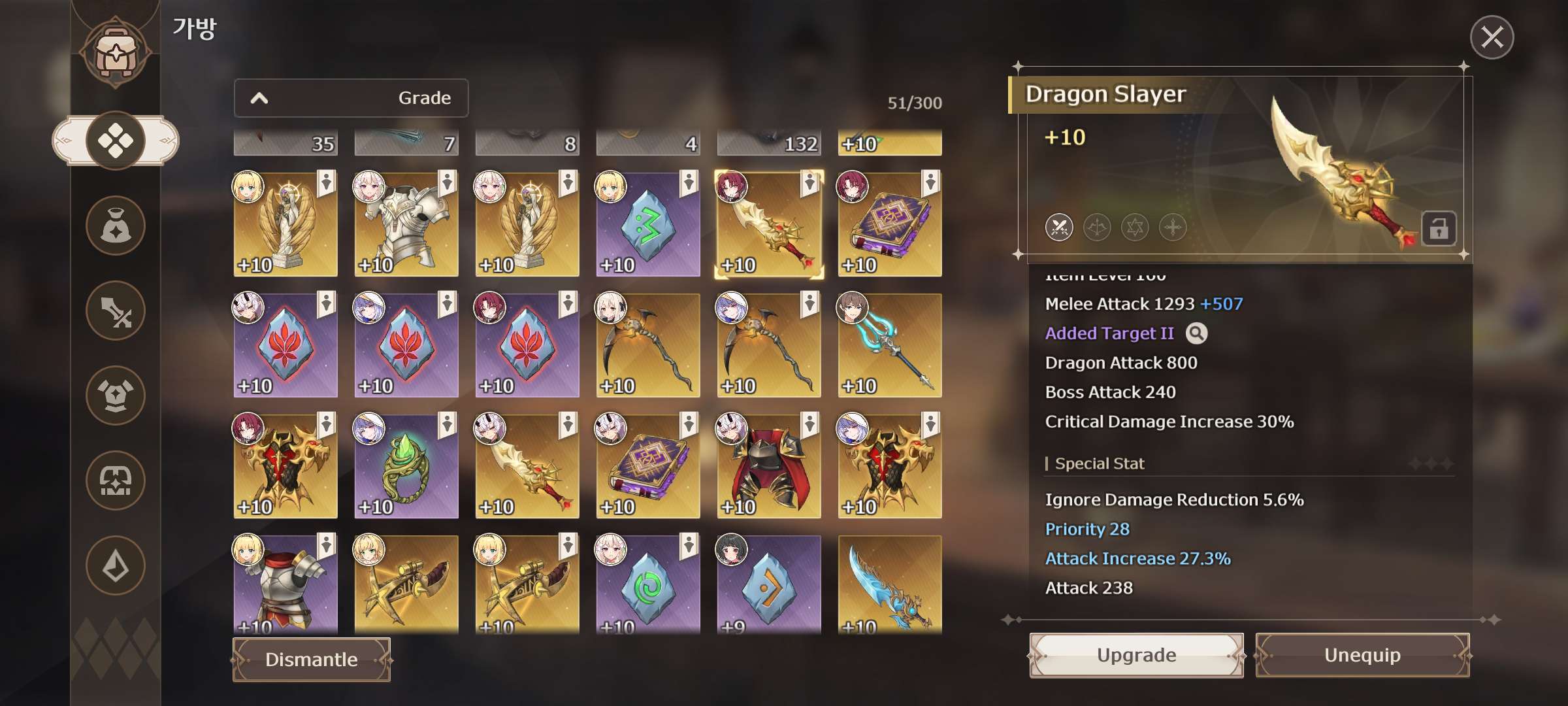The image size is (1568, 706).
Task: Close the bag screen
Action: tap(1492, 37)
